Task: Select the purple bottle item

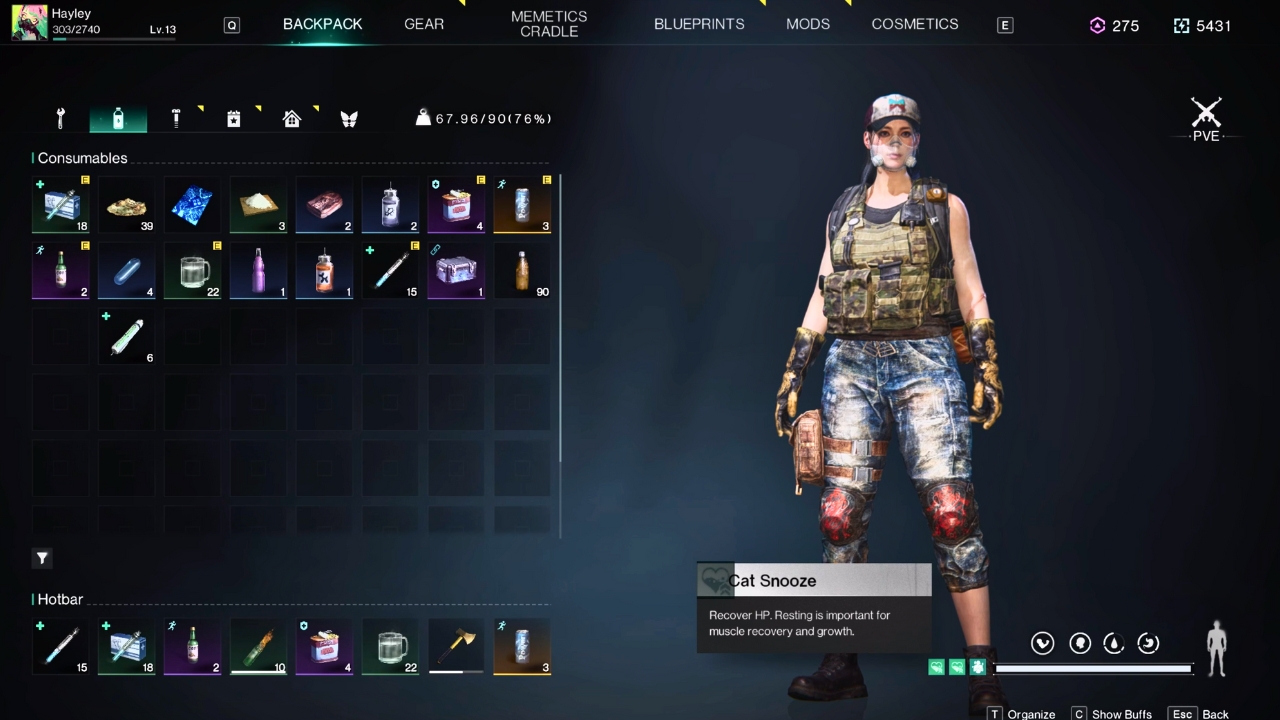Action: [258, 271]
